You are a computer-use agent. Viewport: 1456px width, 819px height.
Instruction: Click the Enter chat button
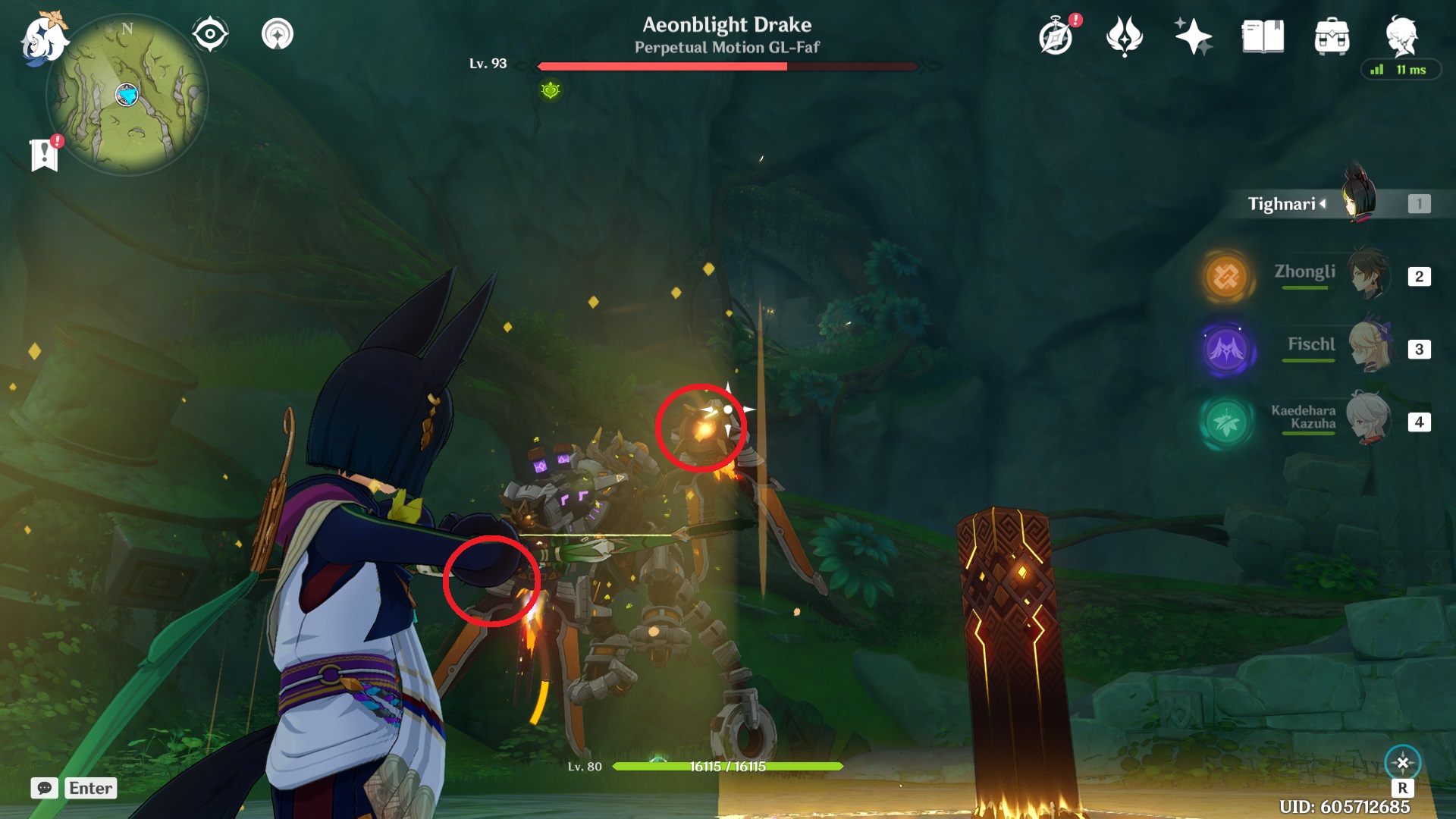pos(89,789)
